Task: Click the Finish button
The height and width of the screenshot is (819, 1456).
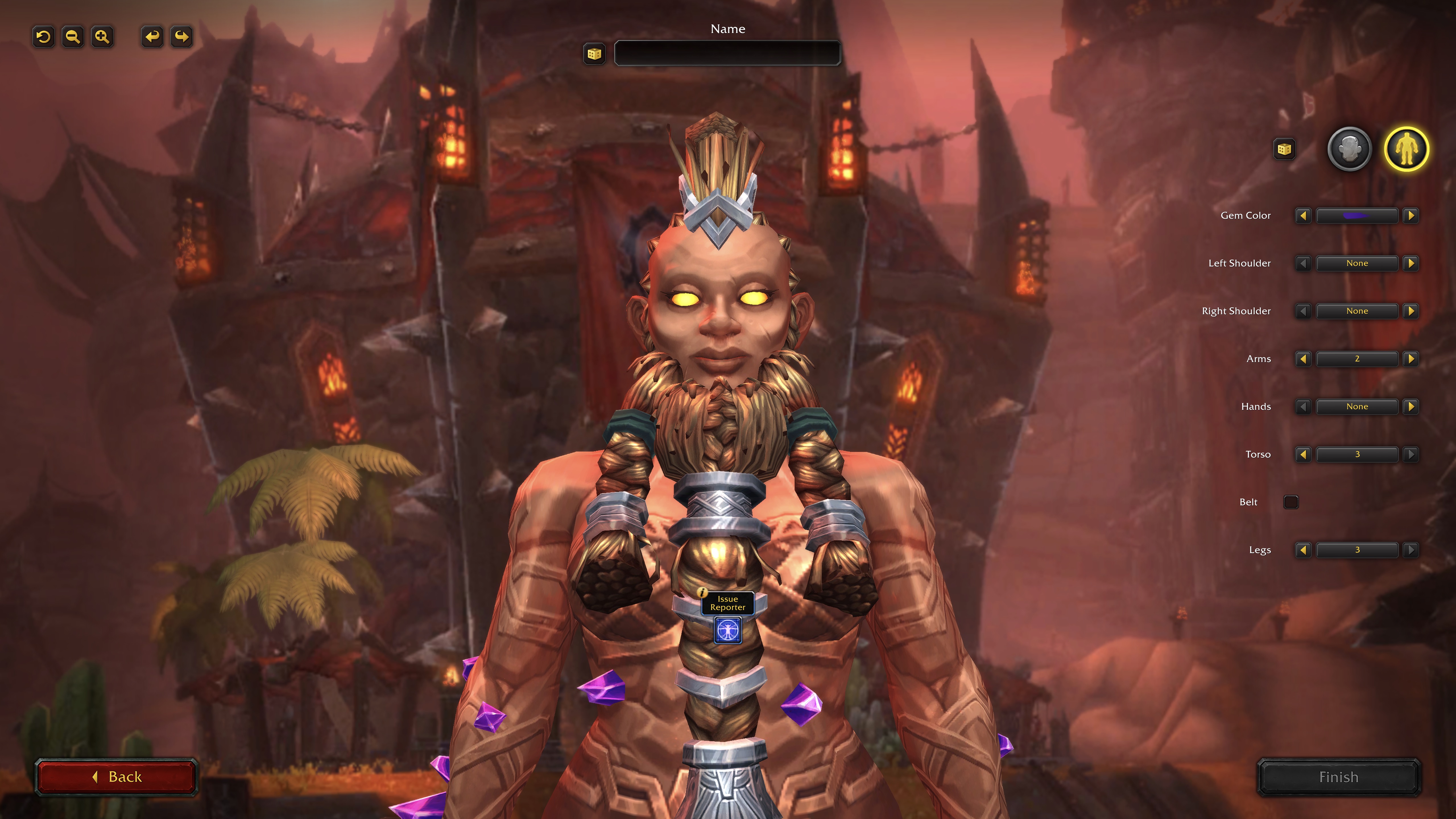Action: (1338, 777)
